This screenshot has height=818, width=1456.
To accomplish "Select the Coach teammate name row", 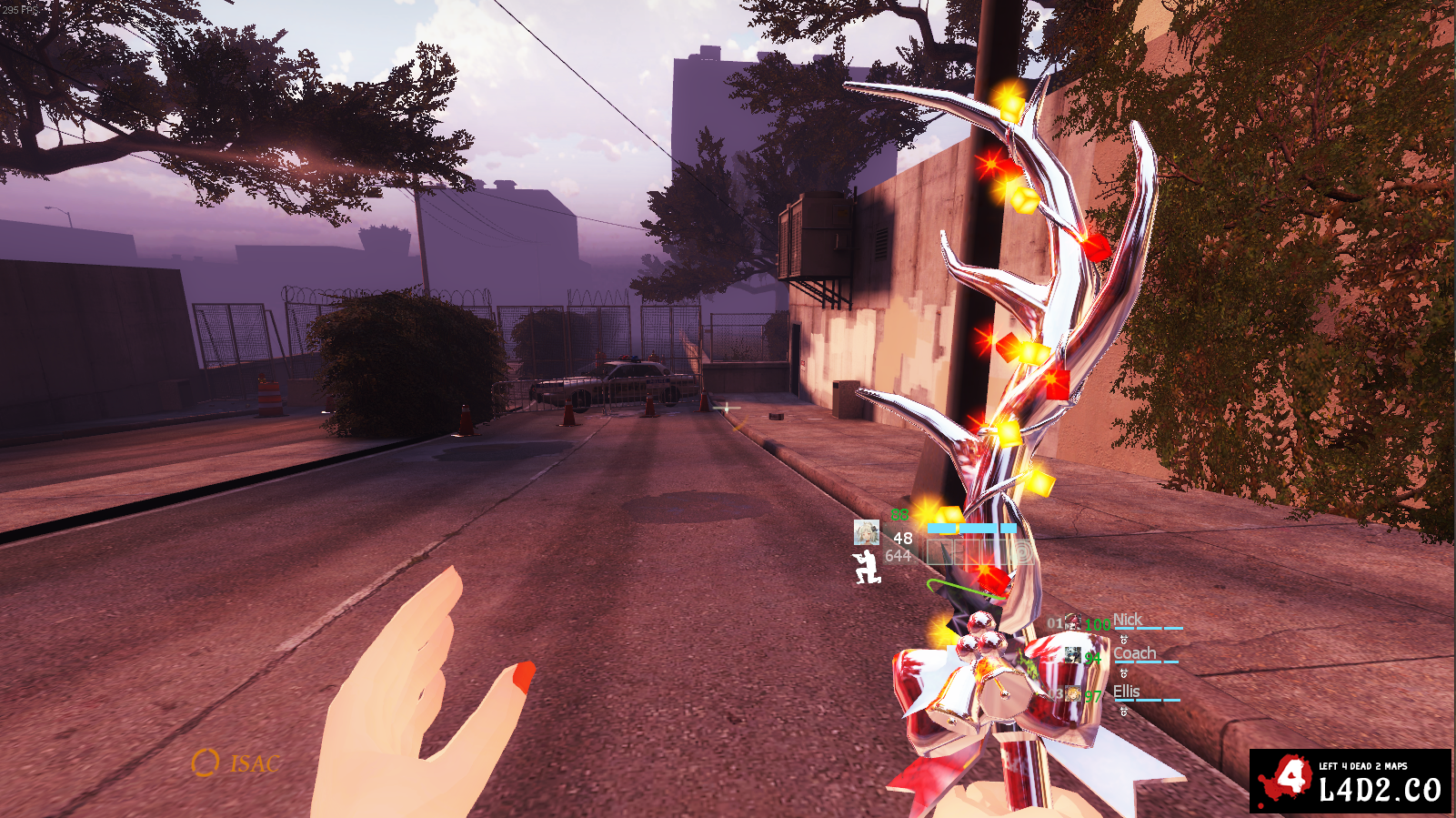I will tap(1135, 653).
